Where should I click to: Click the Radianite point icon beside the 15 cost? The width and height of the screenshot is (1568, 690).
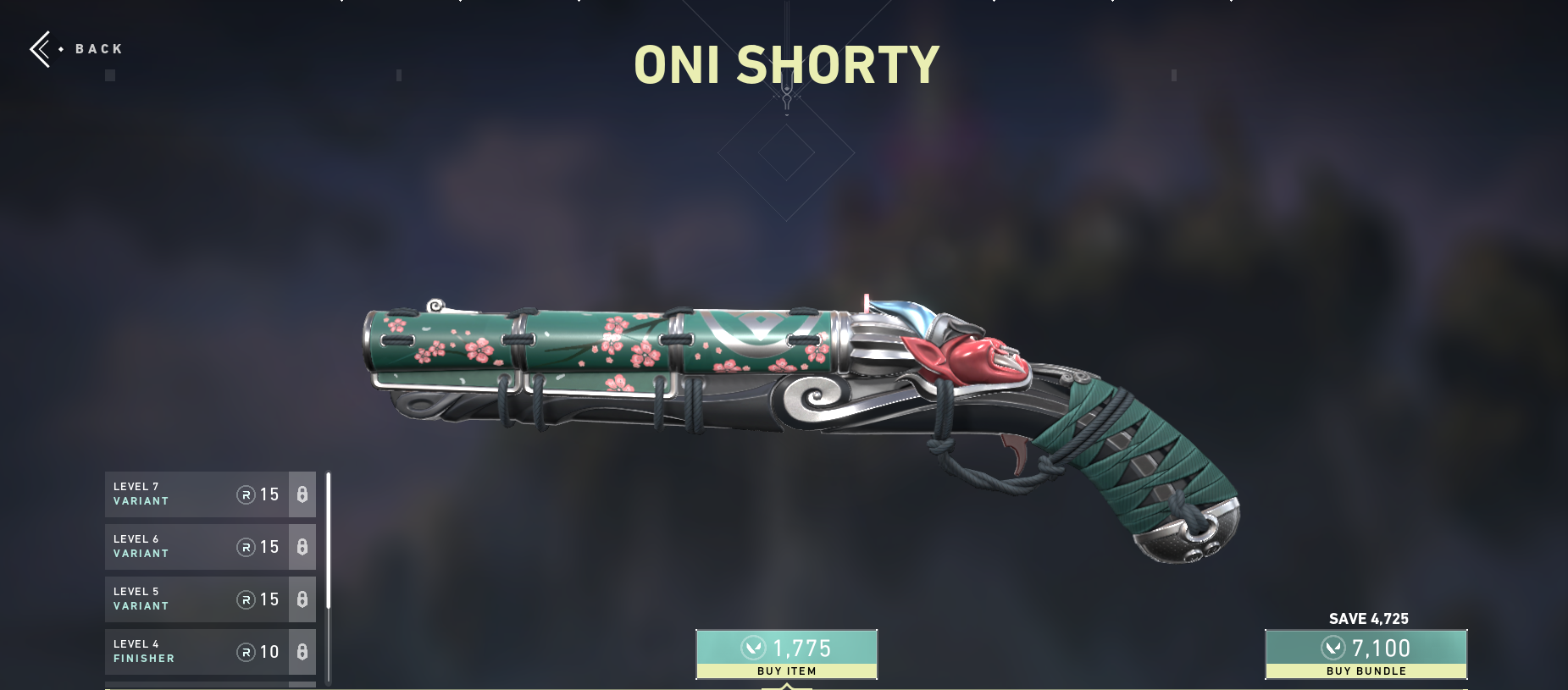[247, 494]
